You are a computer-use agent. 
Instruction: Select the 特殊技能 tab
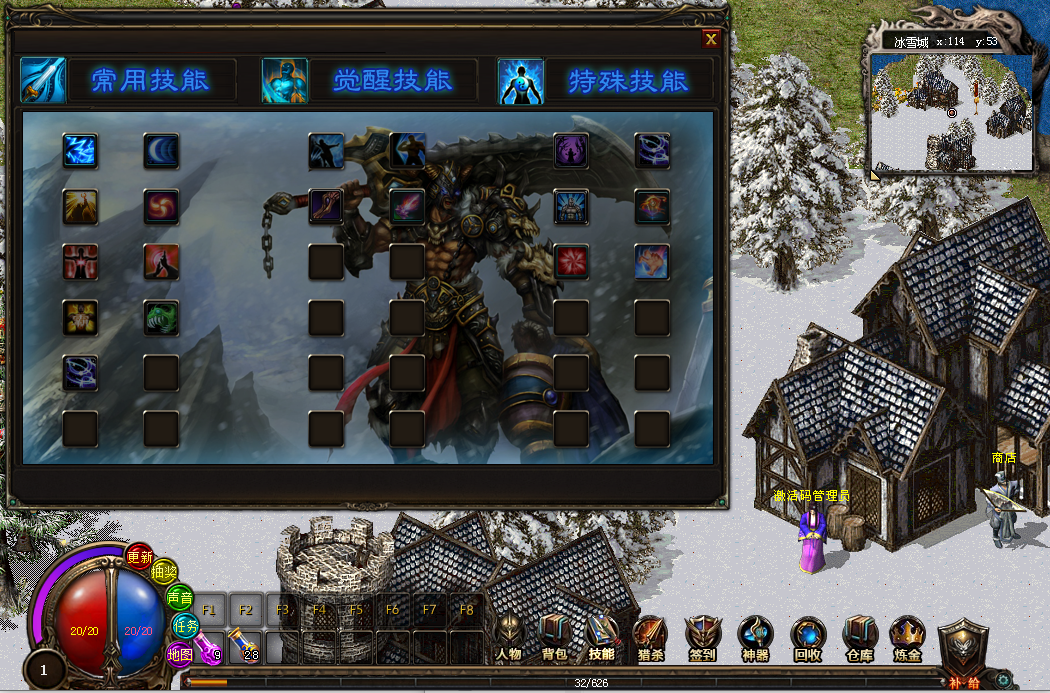[x=628, y=81]
